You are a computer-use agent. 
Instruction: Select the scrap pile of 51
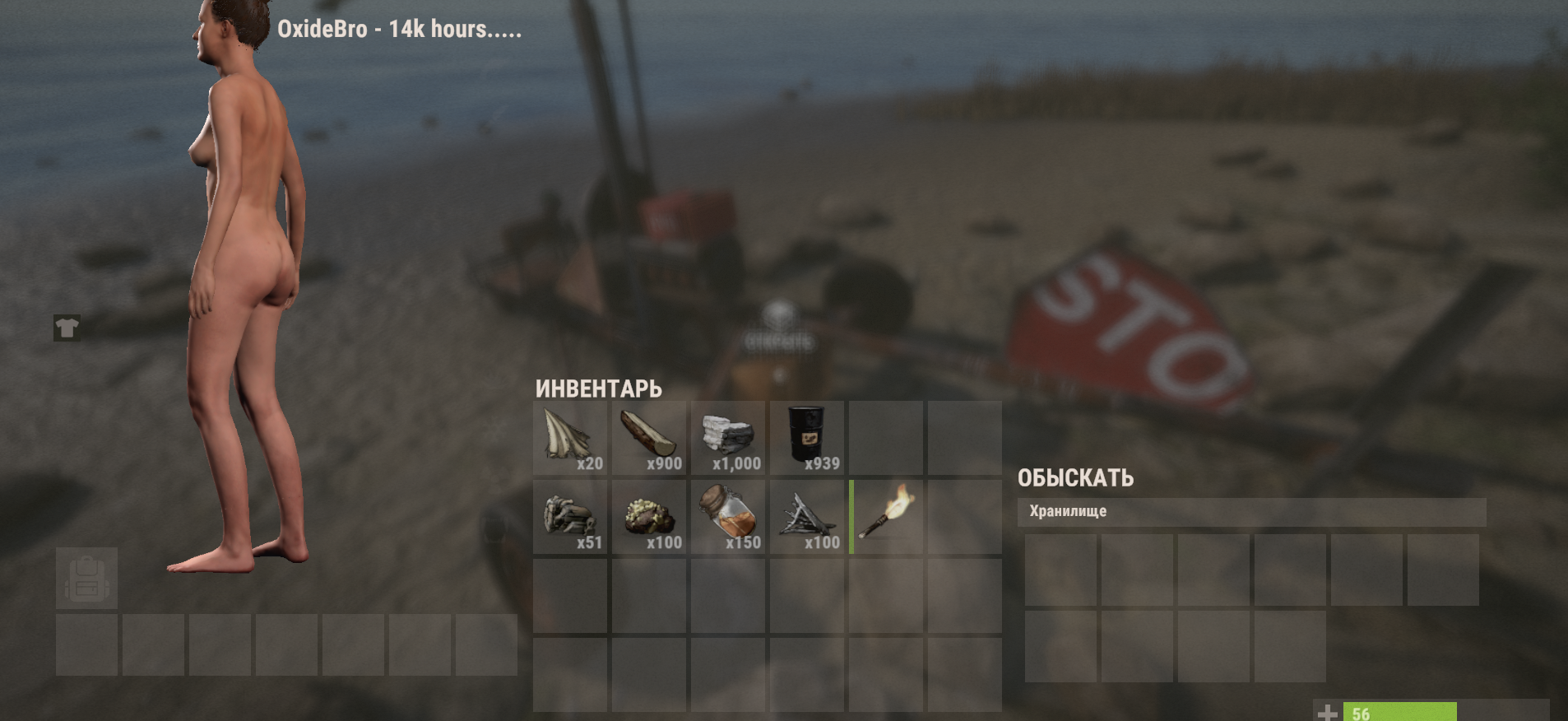click(x=569, y=517)
